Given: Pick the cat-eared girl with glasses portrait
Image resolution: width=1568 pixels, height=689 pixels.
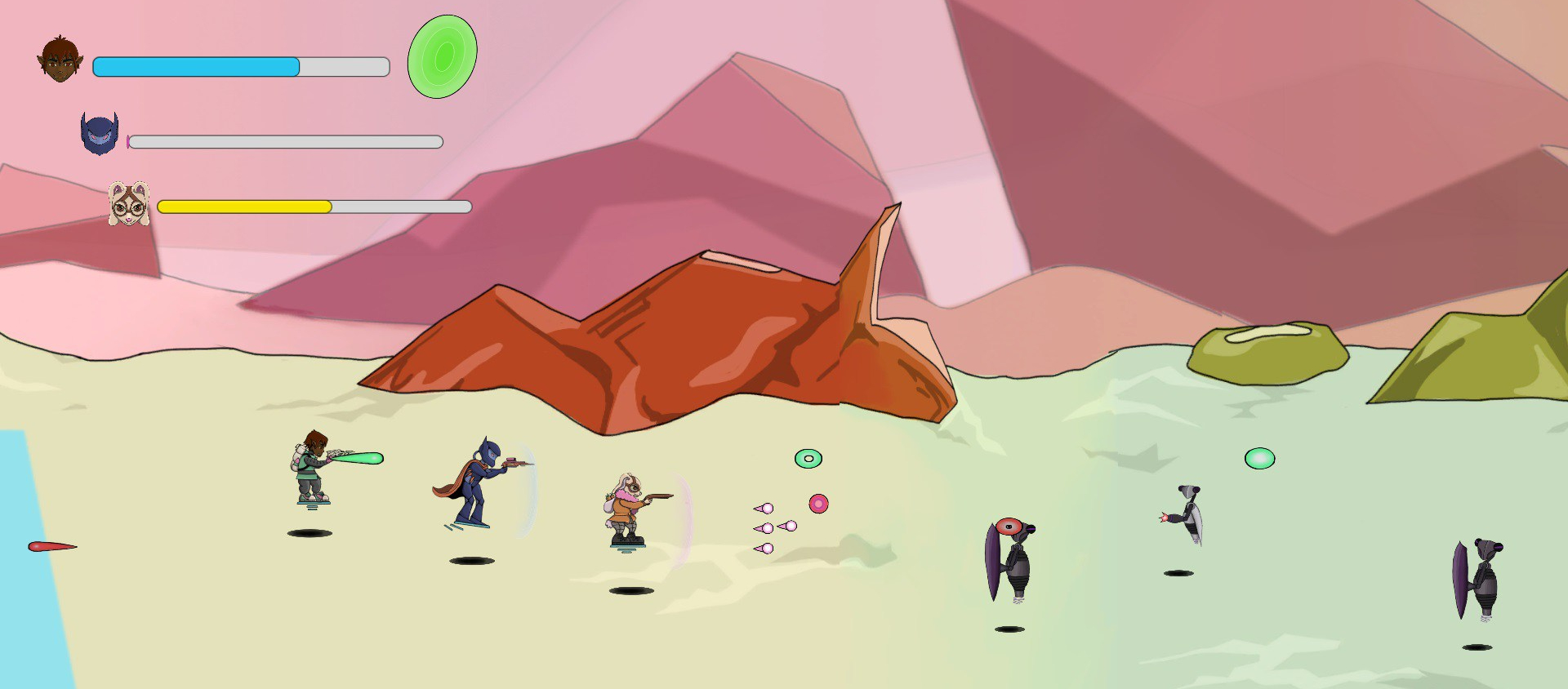Looking at the screenshot, I should [x=129, y=204].
